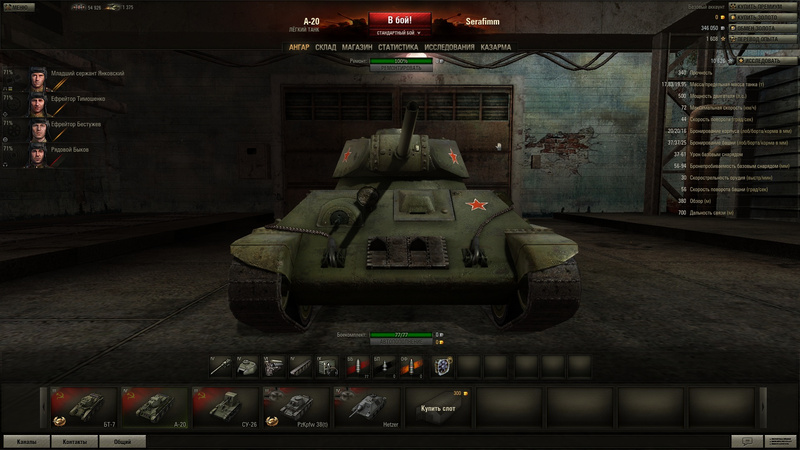
Task: Open the Каналы chat channels button
Action: [x=27, y=441]
